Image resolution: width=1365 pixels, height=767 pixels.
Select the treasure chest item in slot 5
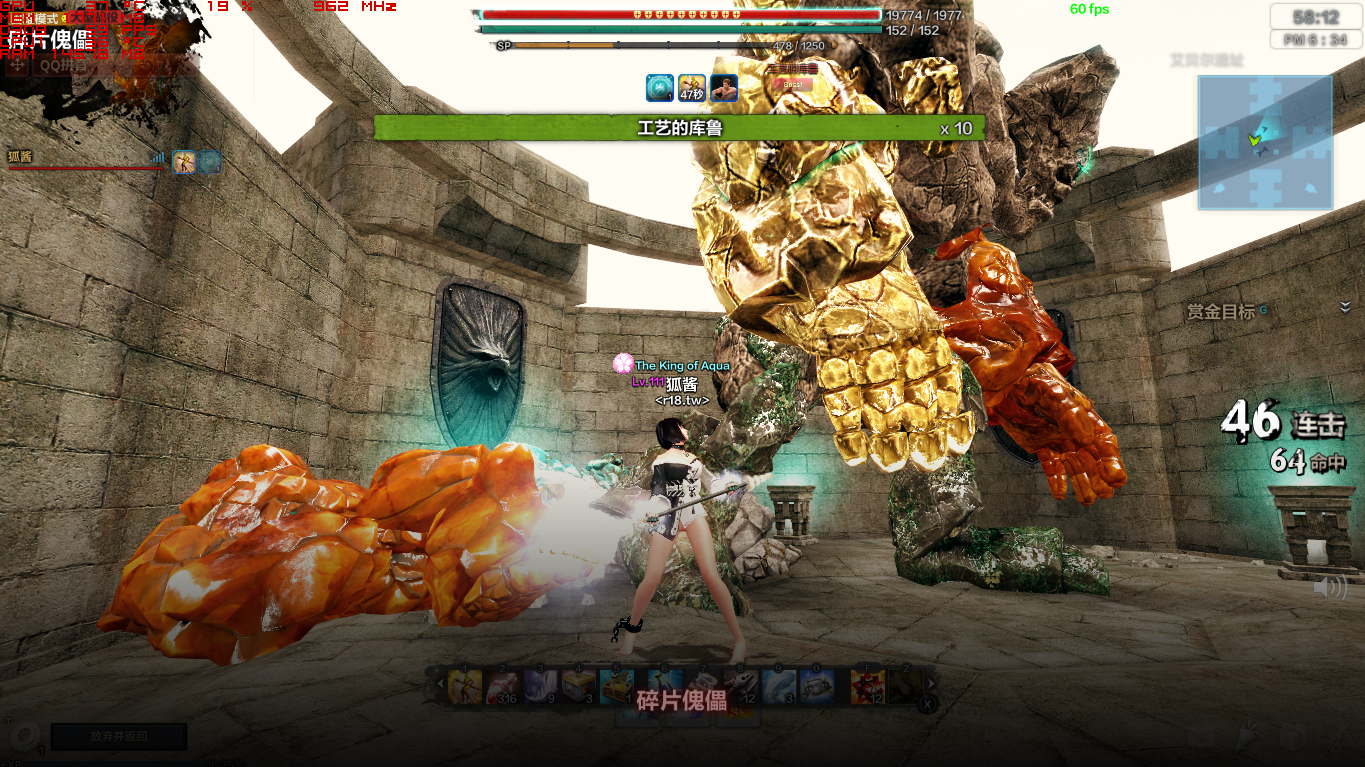[x=616, y=687]
